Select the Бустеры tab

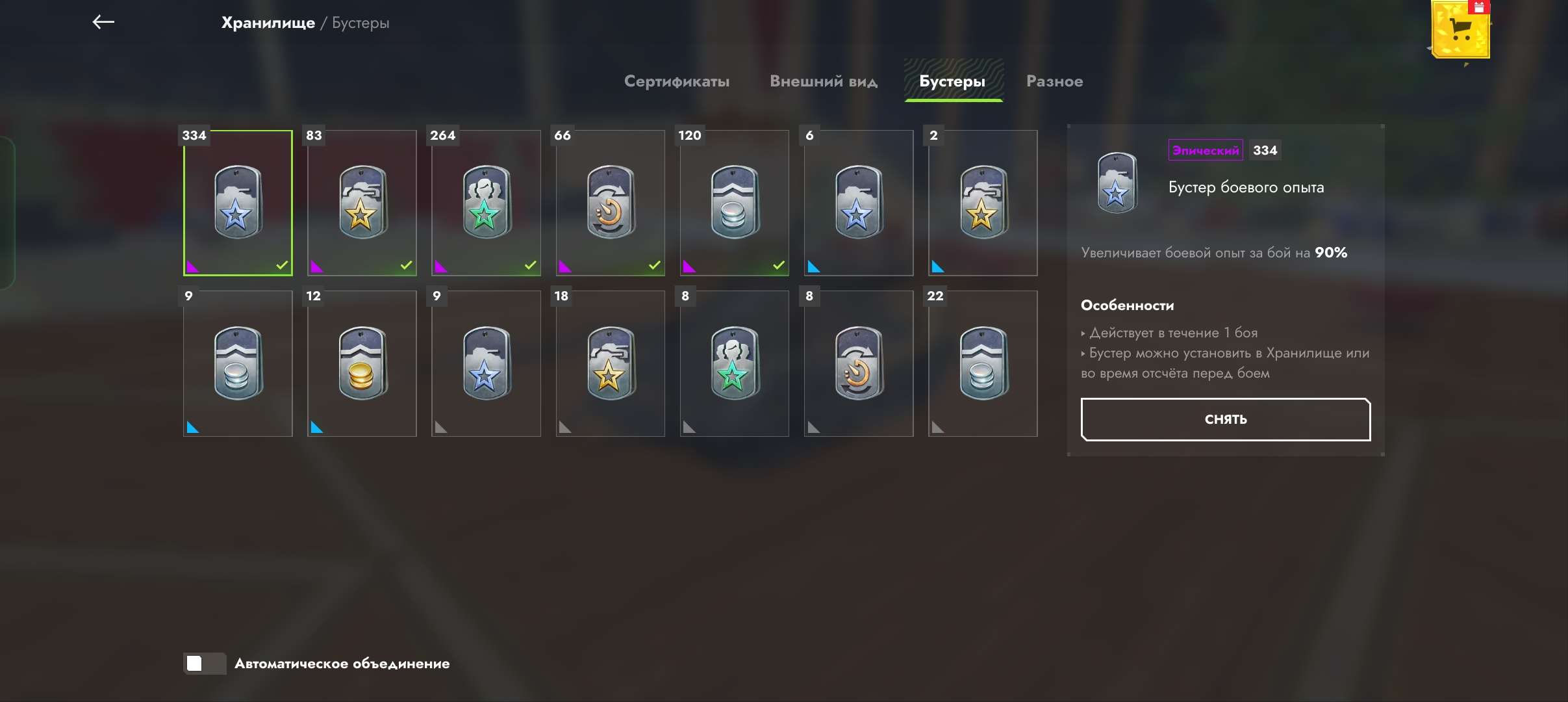[952, 81]
